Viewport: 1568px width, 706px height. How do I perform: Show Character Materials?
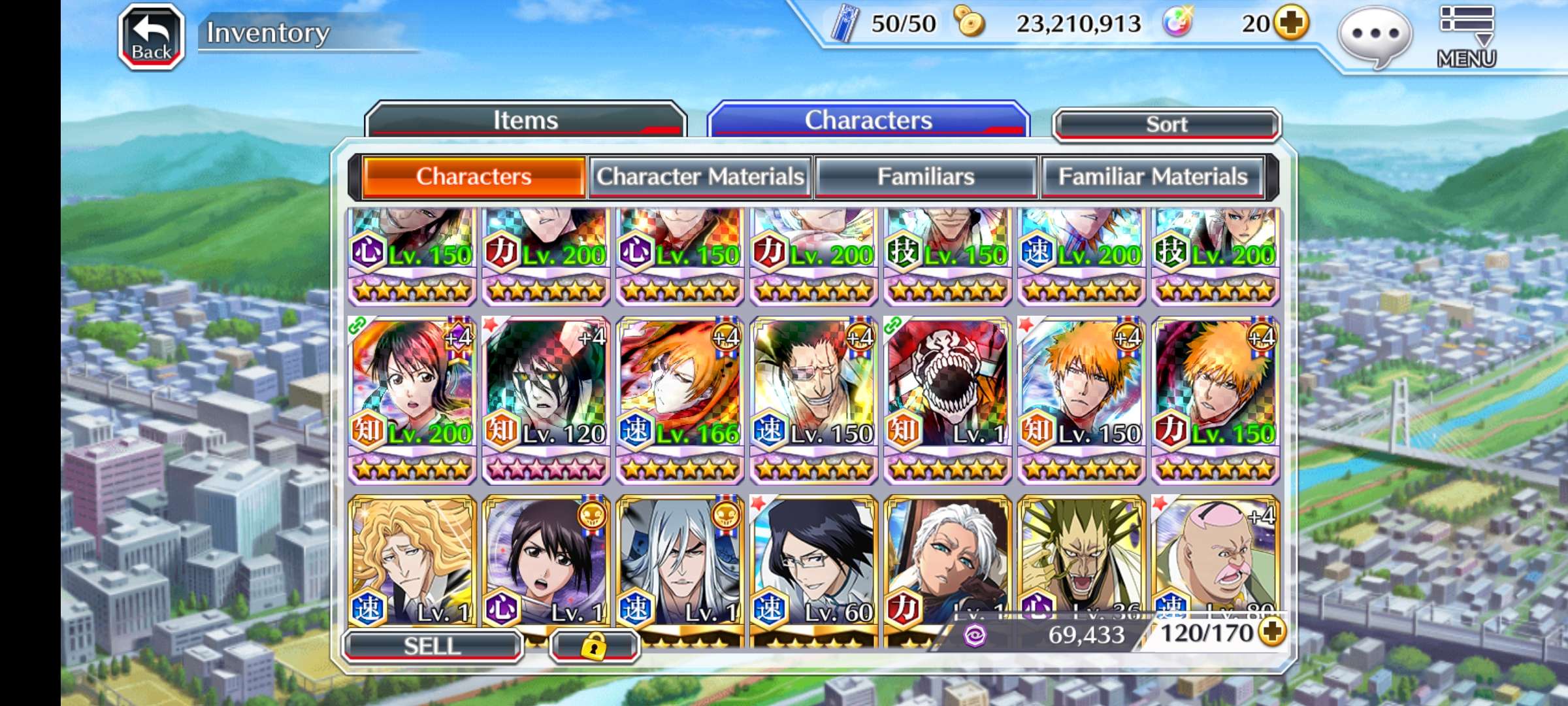(x=700, y=176)
